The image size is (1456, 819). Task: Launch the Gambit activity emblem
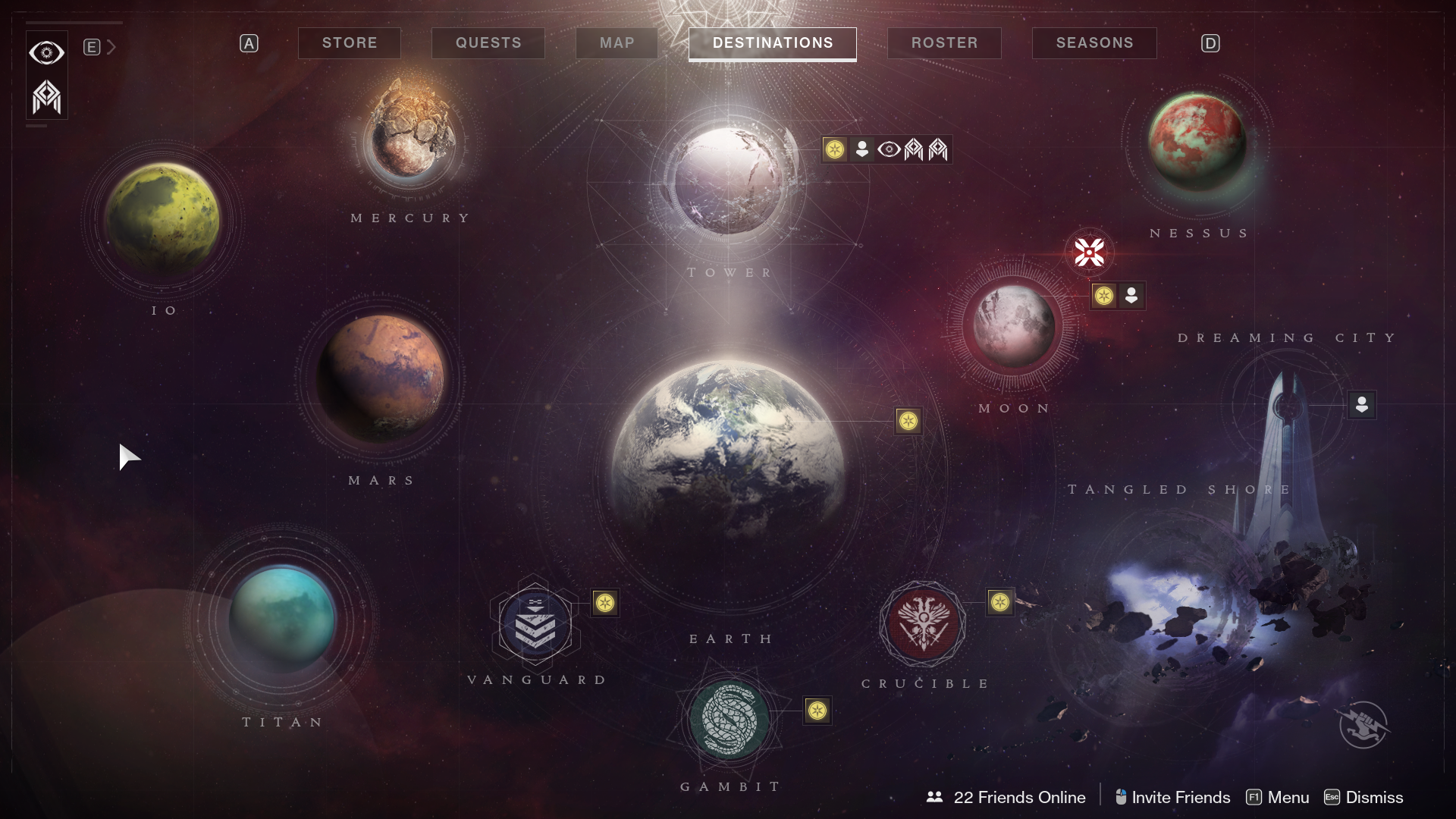[x=730, y=718]
